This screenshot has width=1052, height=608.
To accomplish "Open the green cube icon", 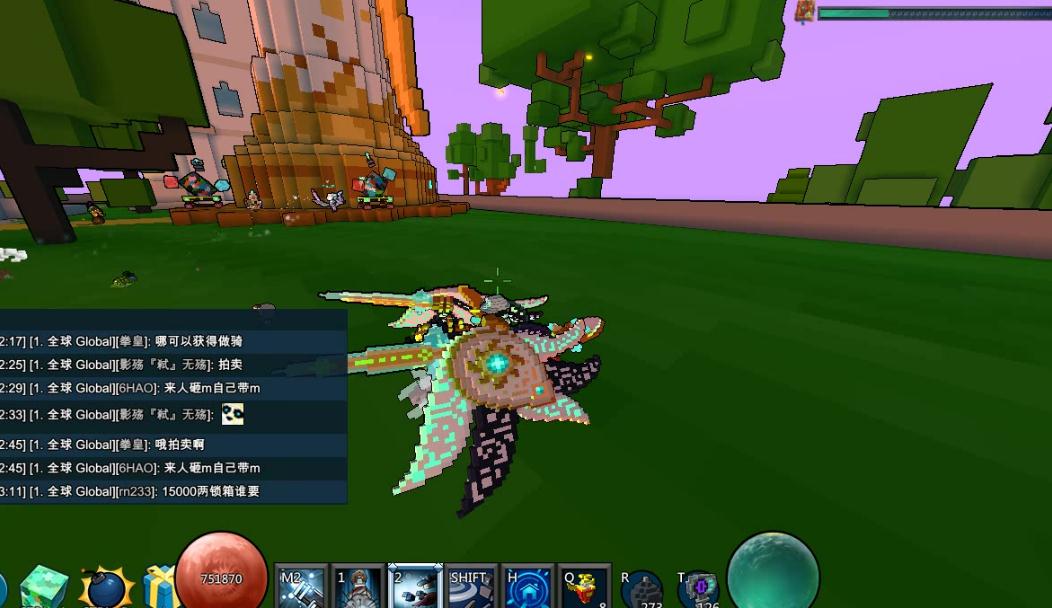I will pyautogui.click(x=44, y=587).
